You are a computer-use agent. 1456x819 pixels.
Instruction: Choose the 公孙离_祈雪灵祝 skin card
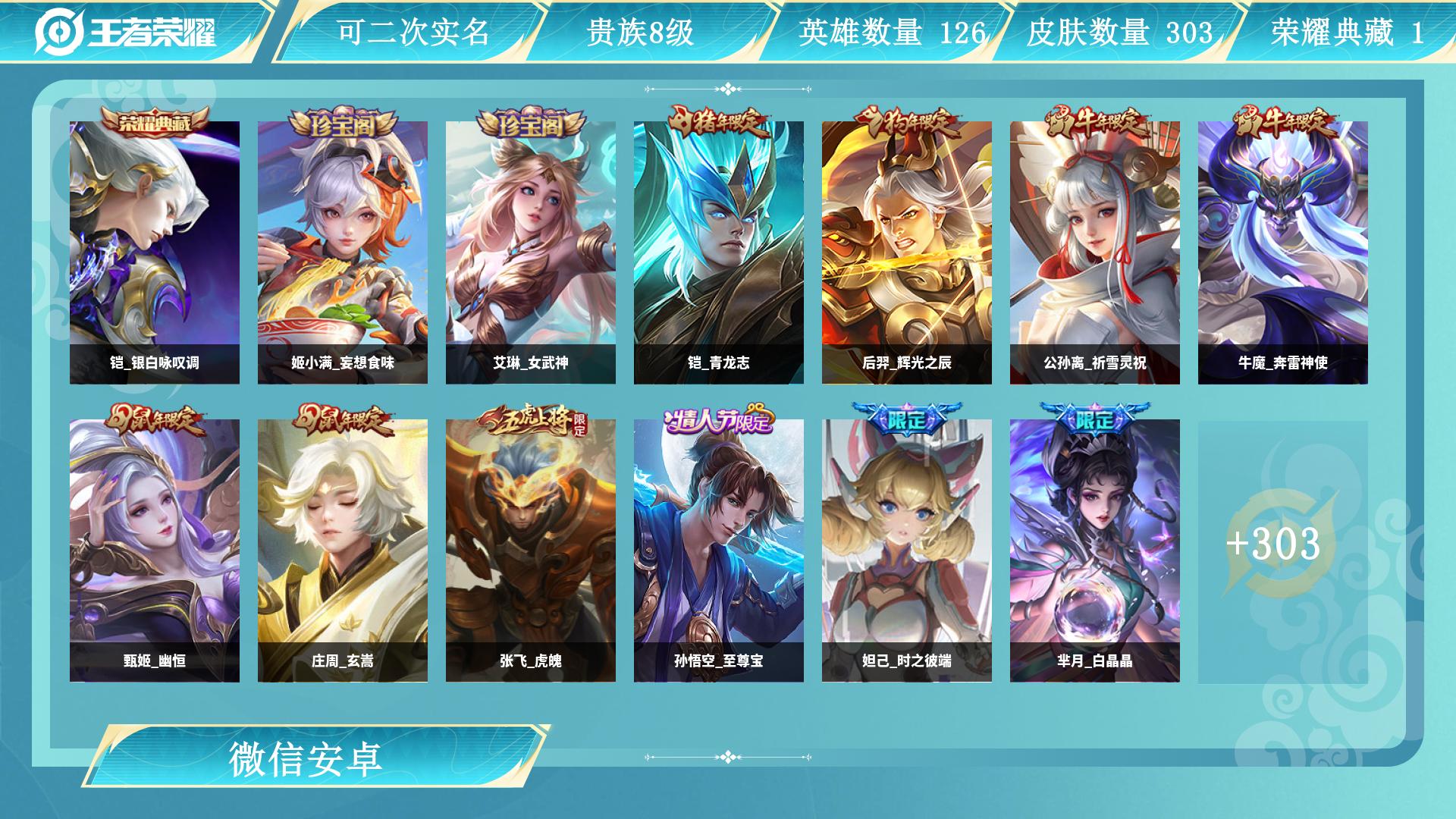click(x=1095, y=253)
